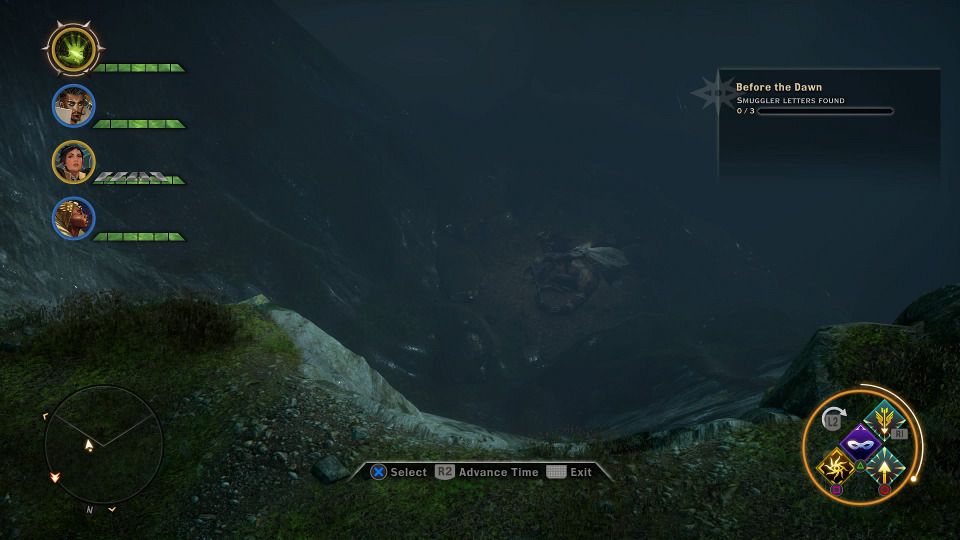The image size is (960, 540).
Task: Select the dark-haired woman's gold-ringed party portrait
Action: [x=73, y=162]
